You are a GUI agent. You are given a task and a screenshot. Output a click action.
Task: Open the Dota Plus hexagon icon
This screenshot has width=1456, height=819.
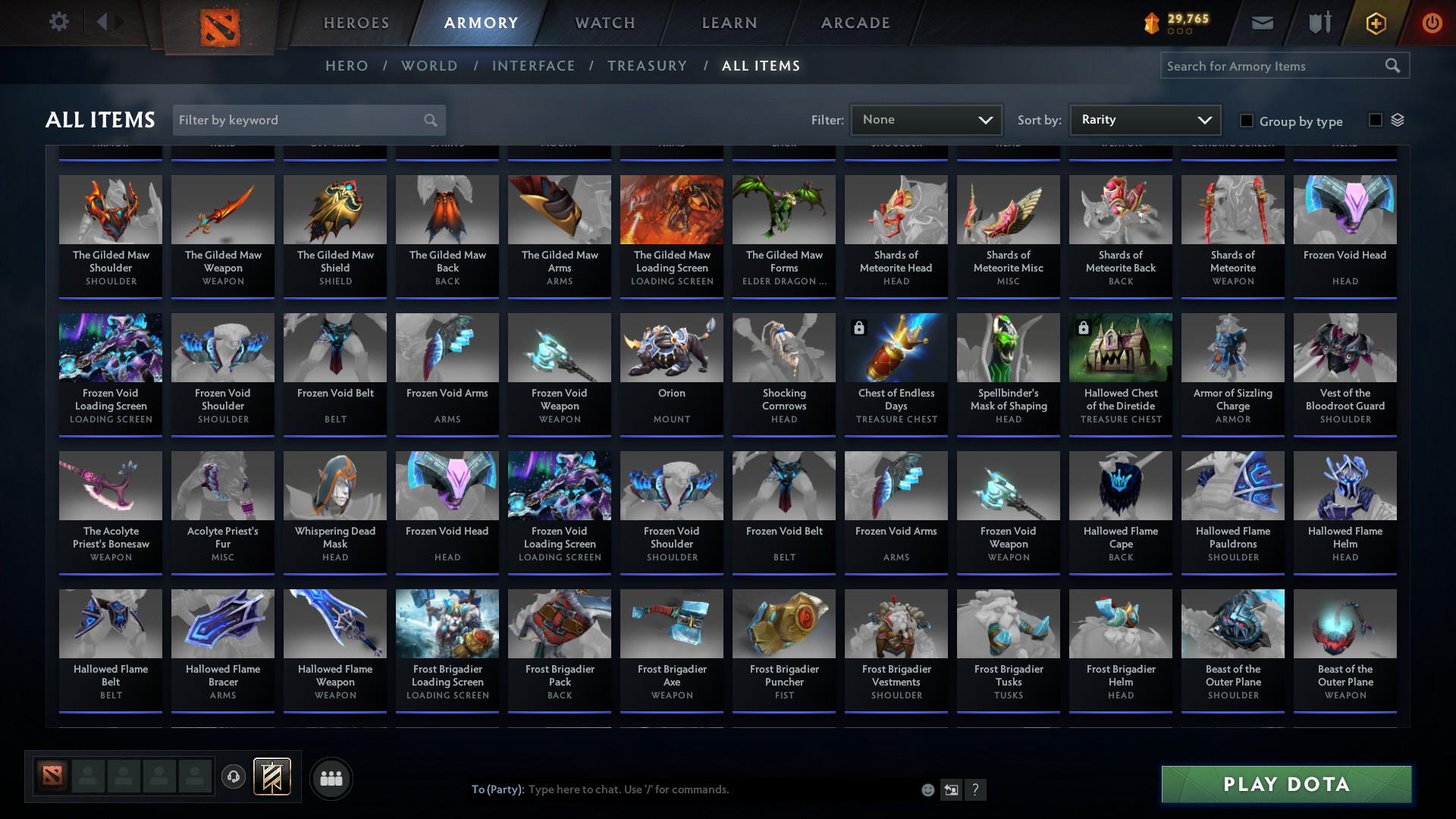(x=1375, y=23)
